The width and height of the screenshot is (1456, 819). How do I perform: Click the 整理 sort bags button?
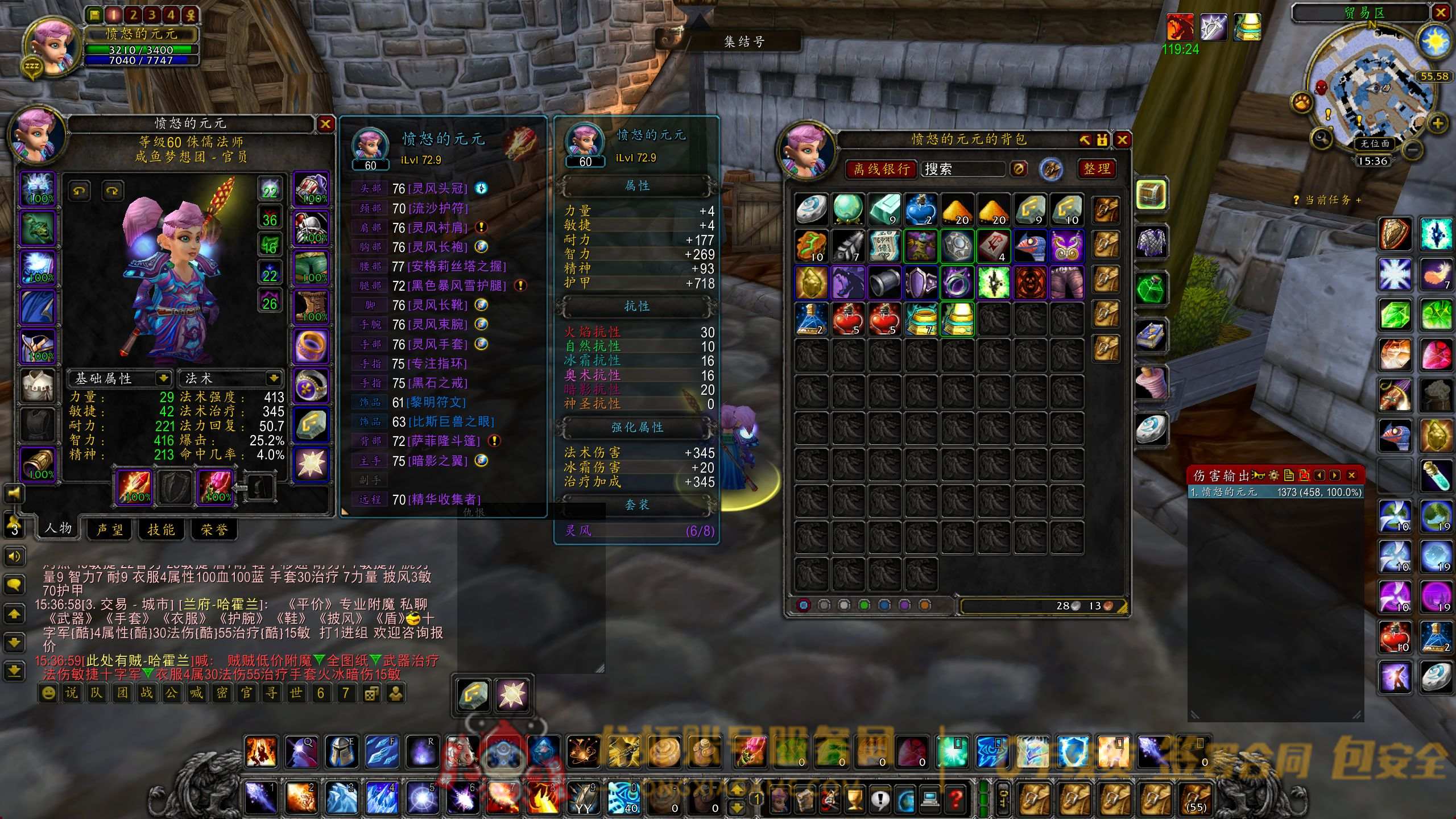click(x=1097, y=169)
